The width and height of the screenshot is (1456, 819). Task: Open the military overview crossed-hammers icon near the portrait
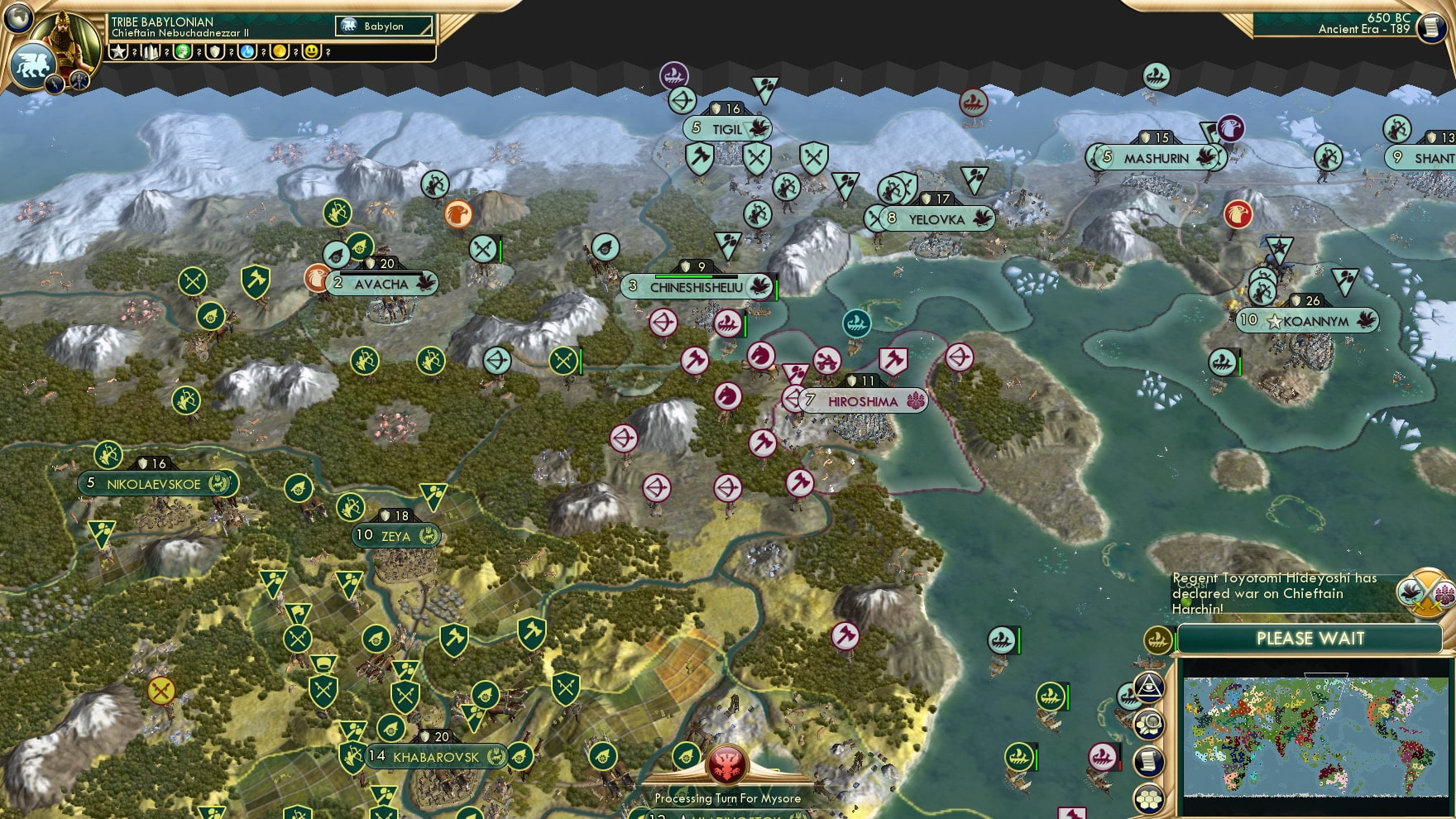(79, 80)
